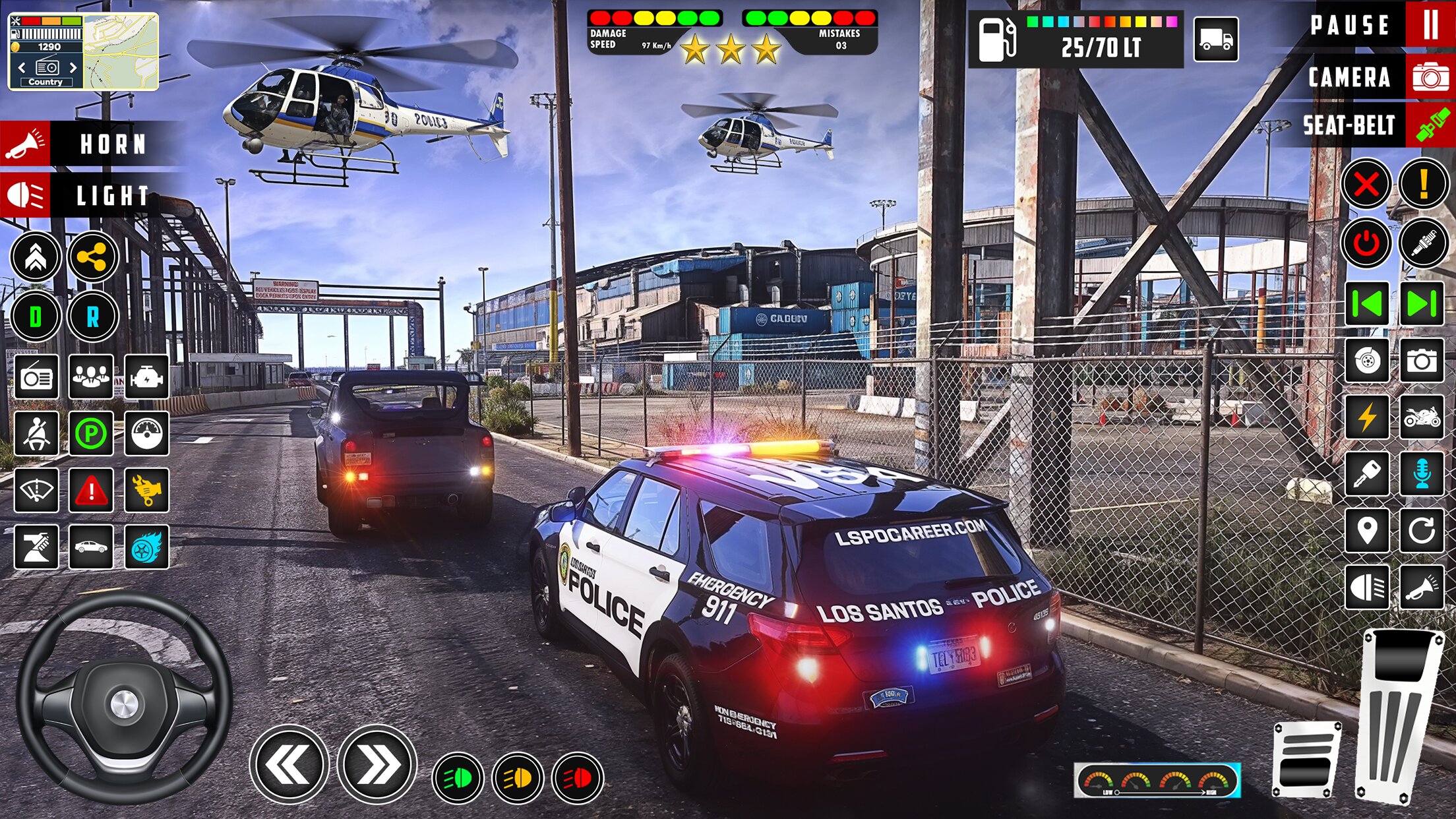Screen dimensions: 1456x819
Task: Click the red power button
Action: click(1366, 243)
